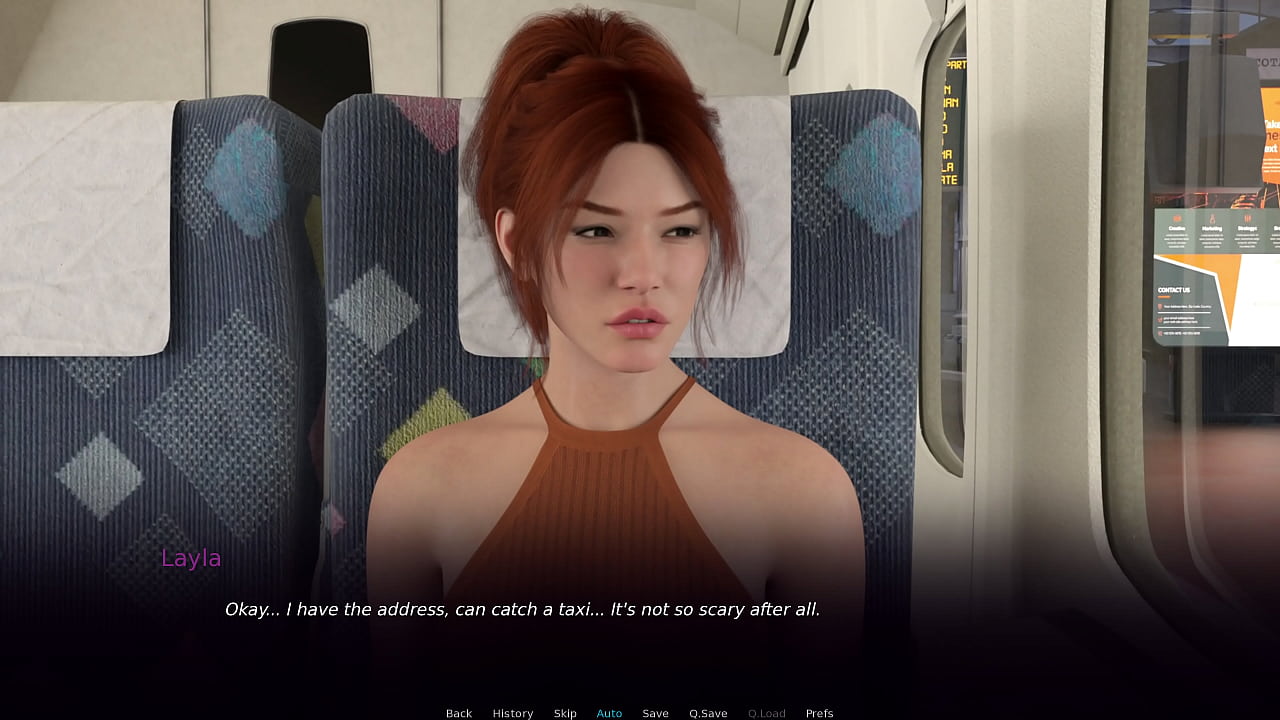Viewport: 1280px width, 720px height.
Task: Open the Prefs settings screen
Action: coord(819,713)
